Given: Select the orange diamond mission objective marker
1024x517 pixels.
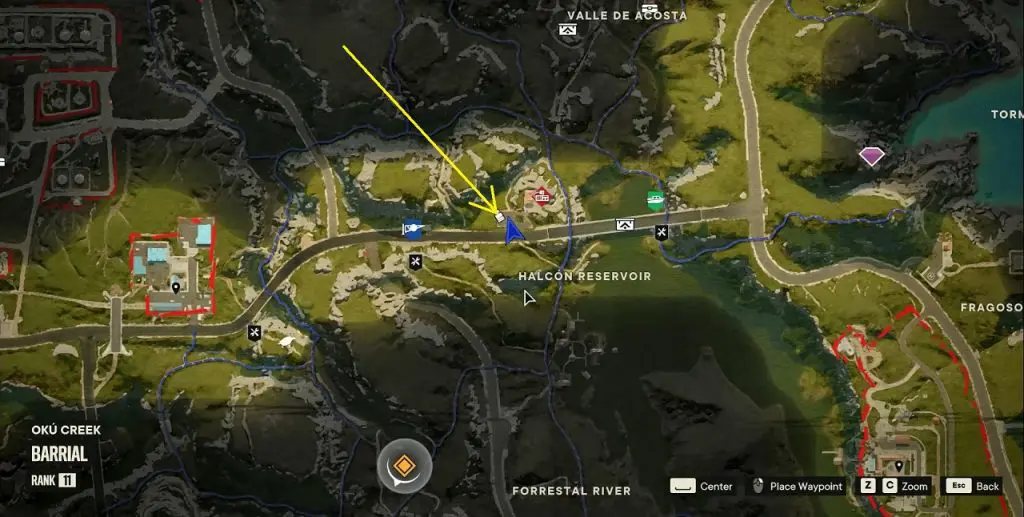Looking at the screenshot, I should pyautogui.click(x=403, y=466).
